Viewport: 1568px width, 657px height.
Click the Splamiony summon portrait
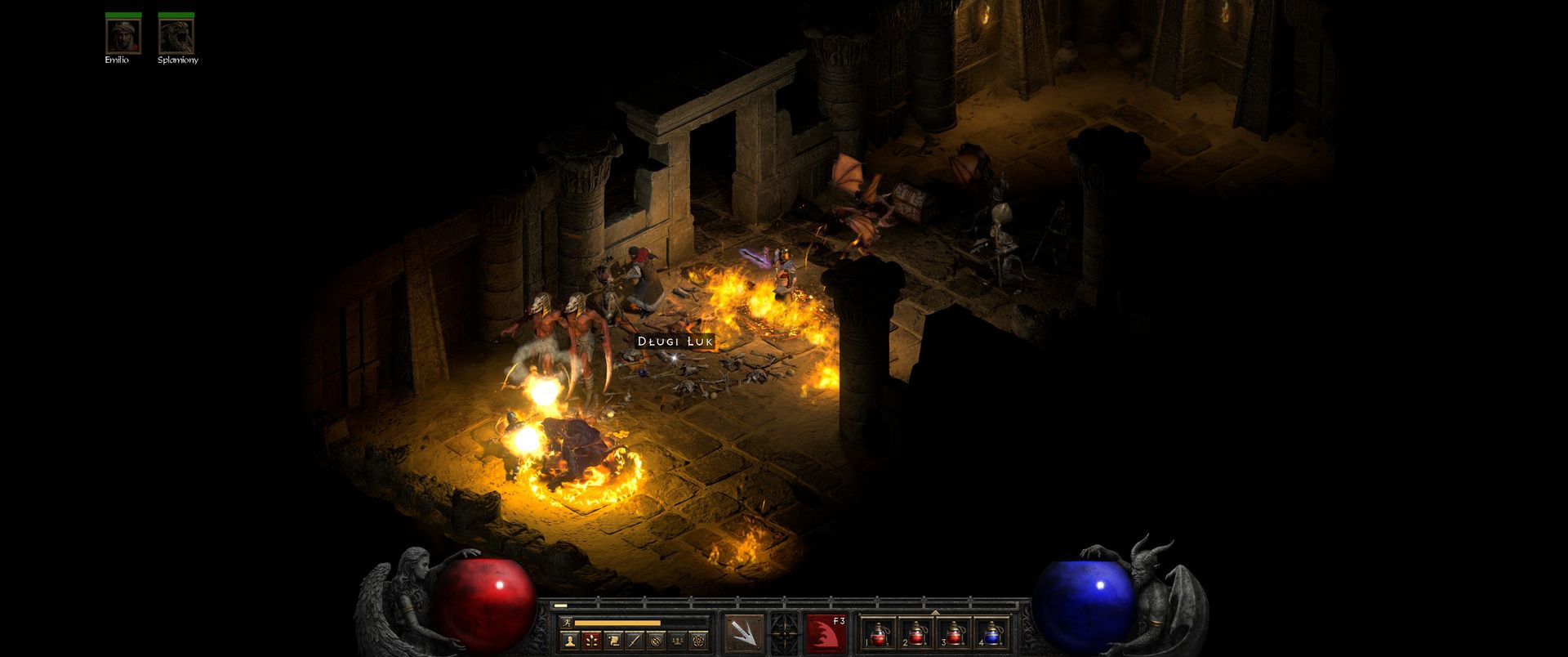coord(176,35)
